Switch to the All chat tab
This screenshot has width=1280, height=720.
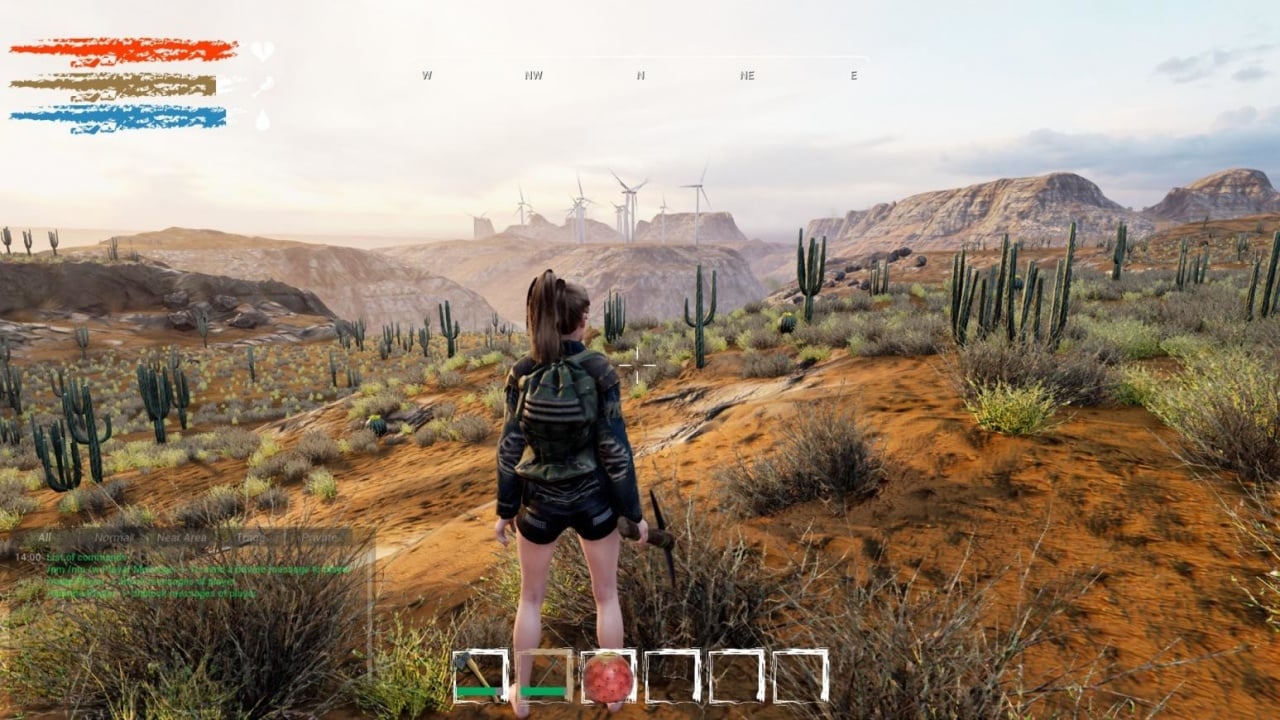(x=44, y=537)
